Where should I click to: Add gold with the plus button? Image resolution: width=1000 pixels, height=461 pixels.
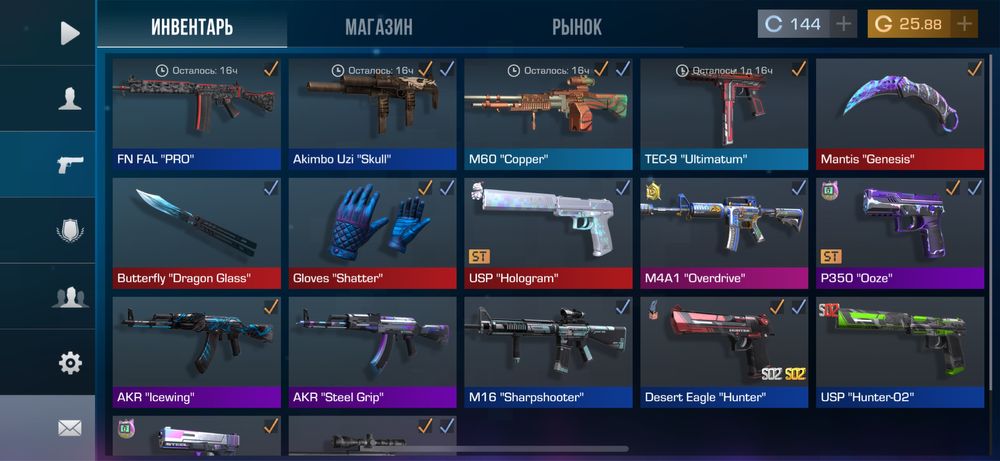(x=964, y=24)
